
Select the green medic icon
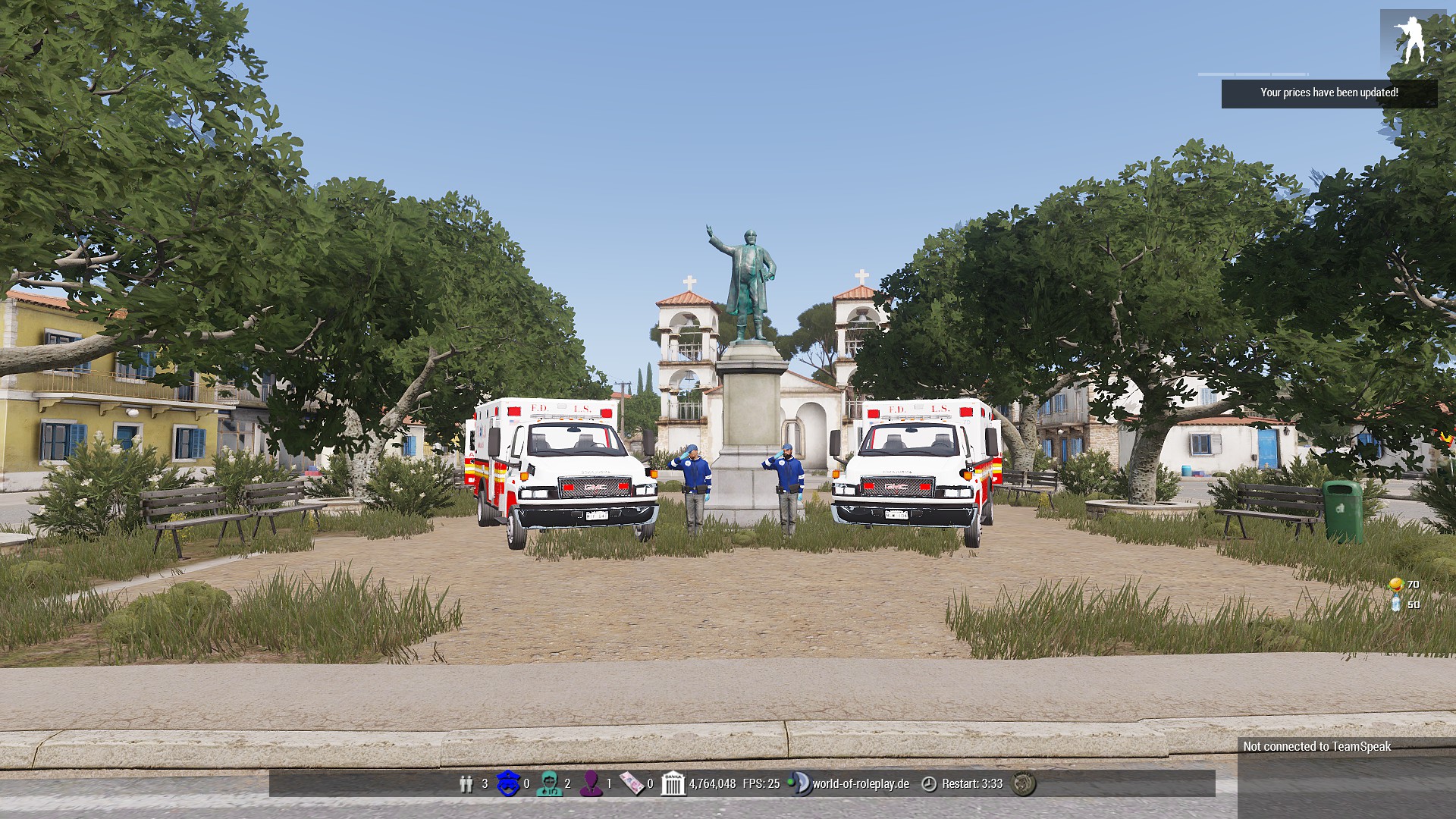[x=548, y=783]
